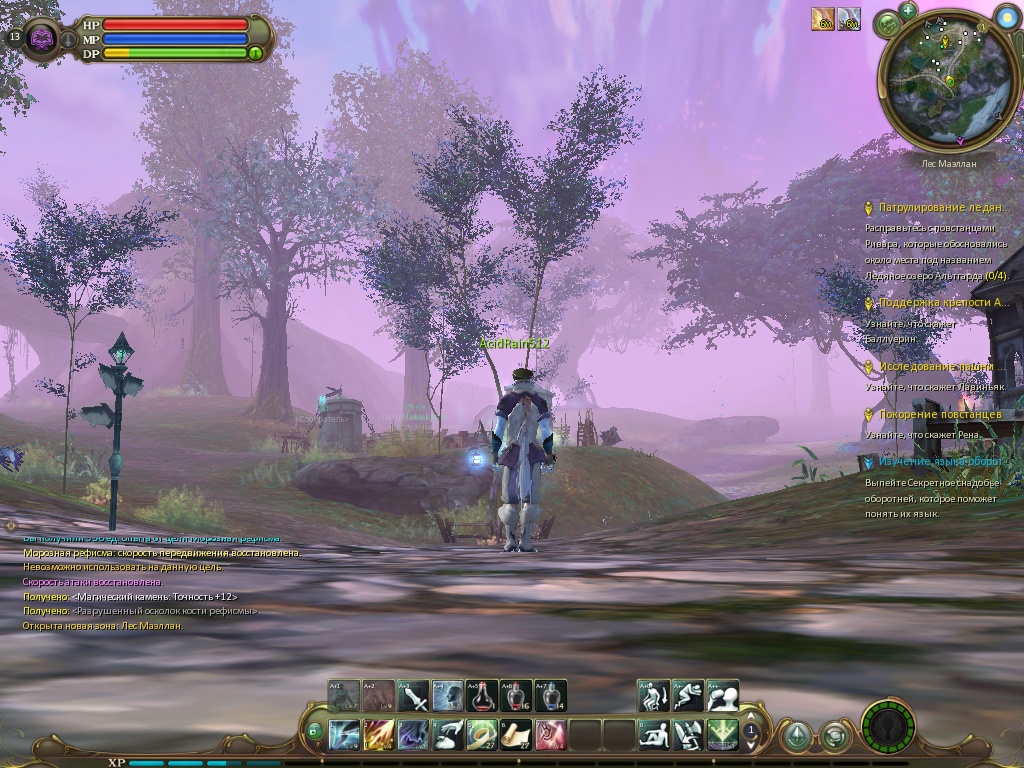Viewport: 1024px width, 768px height.
Task: Use the scroll item on the hotbar
Action: [x=516, y=735]
